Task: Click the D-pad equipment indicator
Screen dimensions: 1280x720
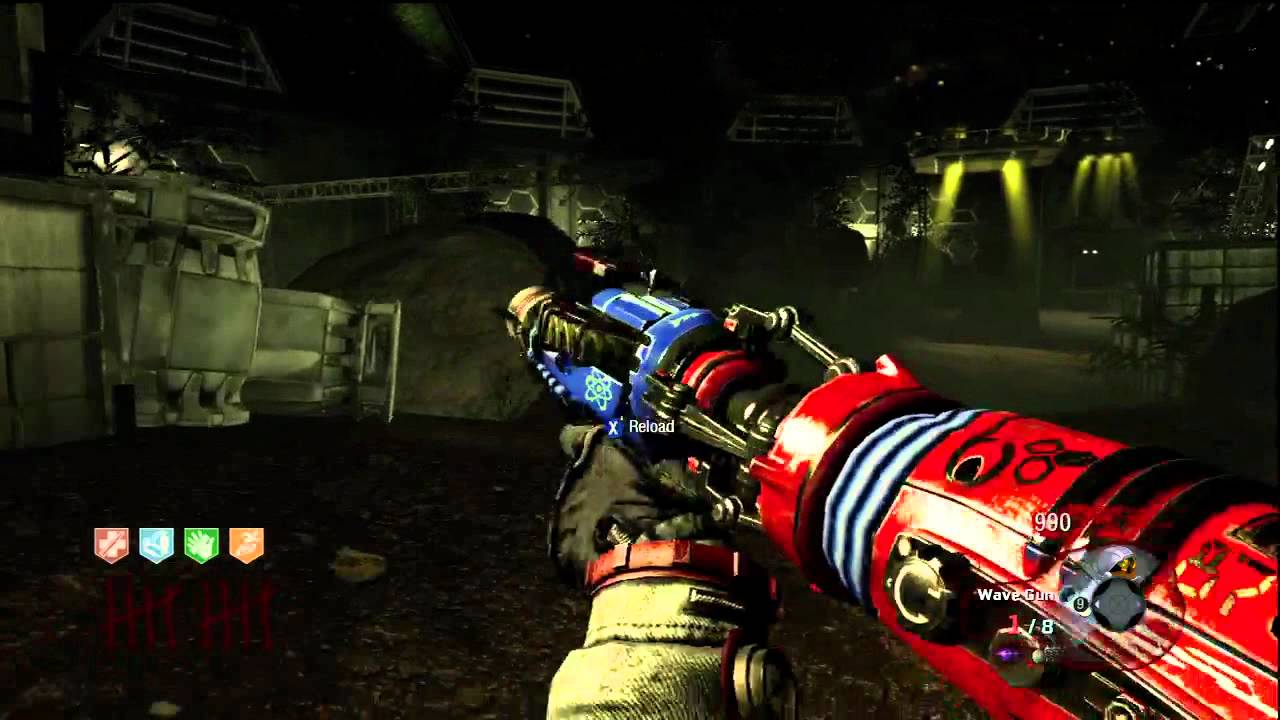Action: 1117,602
